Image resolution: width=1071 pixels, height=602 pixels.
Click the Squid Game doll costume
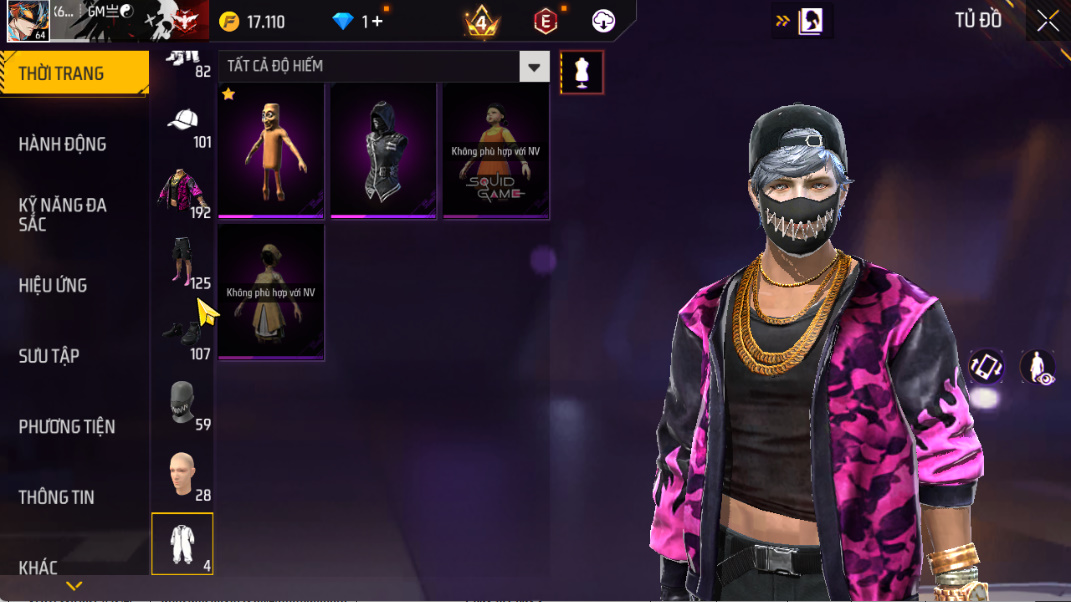496,150
